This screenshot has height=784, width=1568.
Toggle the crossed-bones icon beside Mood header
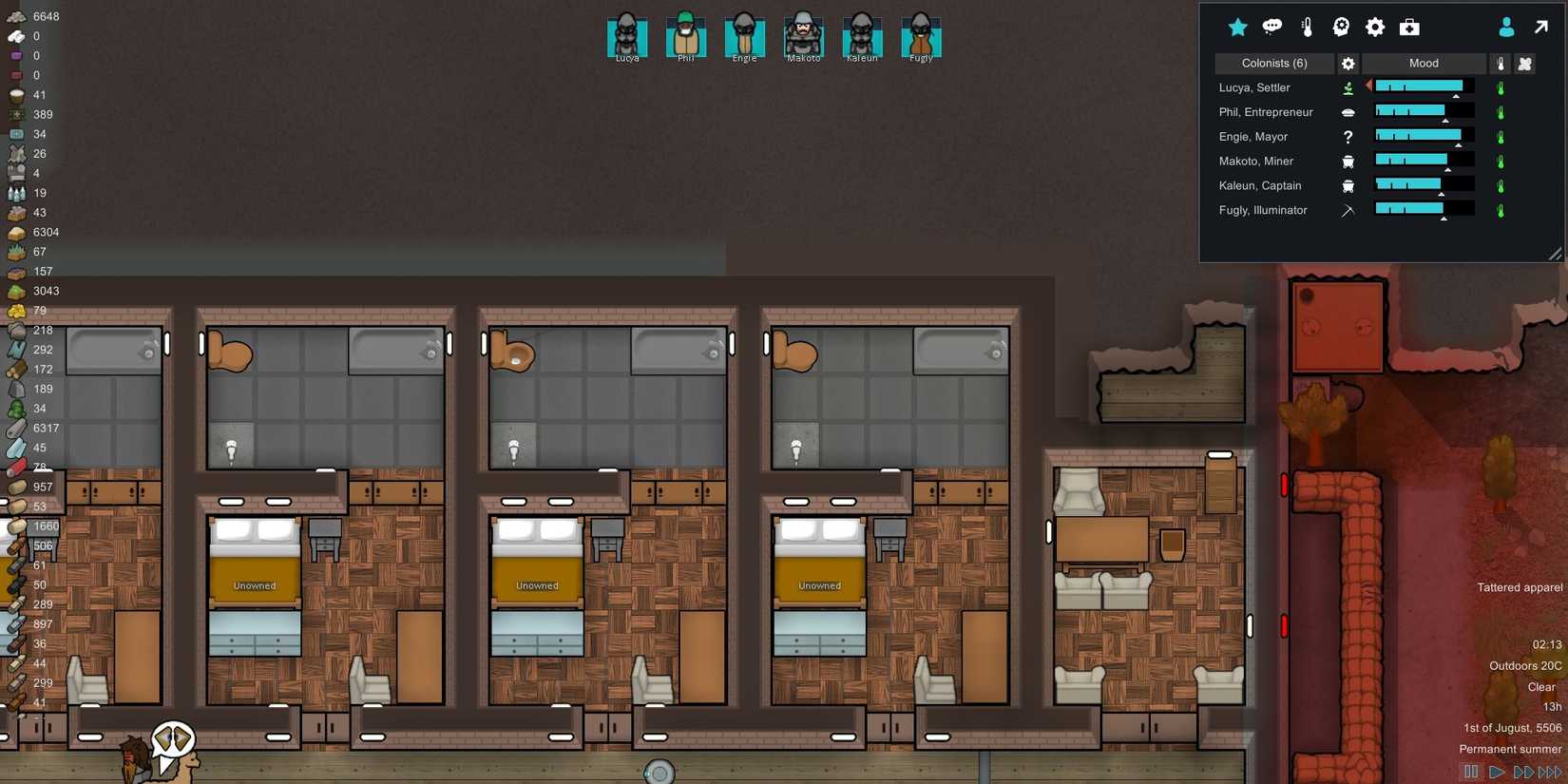pos(1526,63)
